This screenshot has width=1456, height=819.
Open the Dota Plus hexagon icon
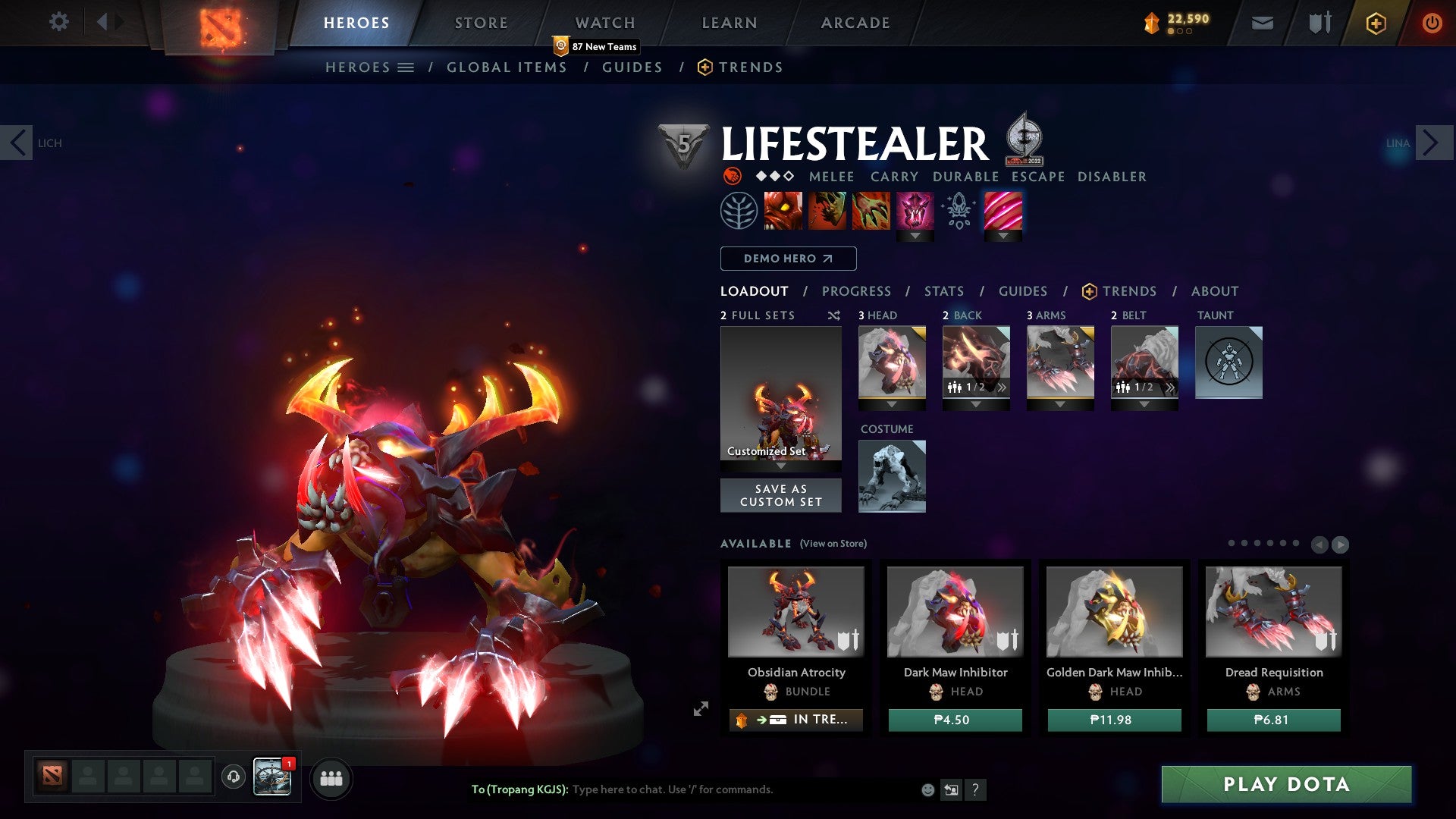pos(1376,23)
